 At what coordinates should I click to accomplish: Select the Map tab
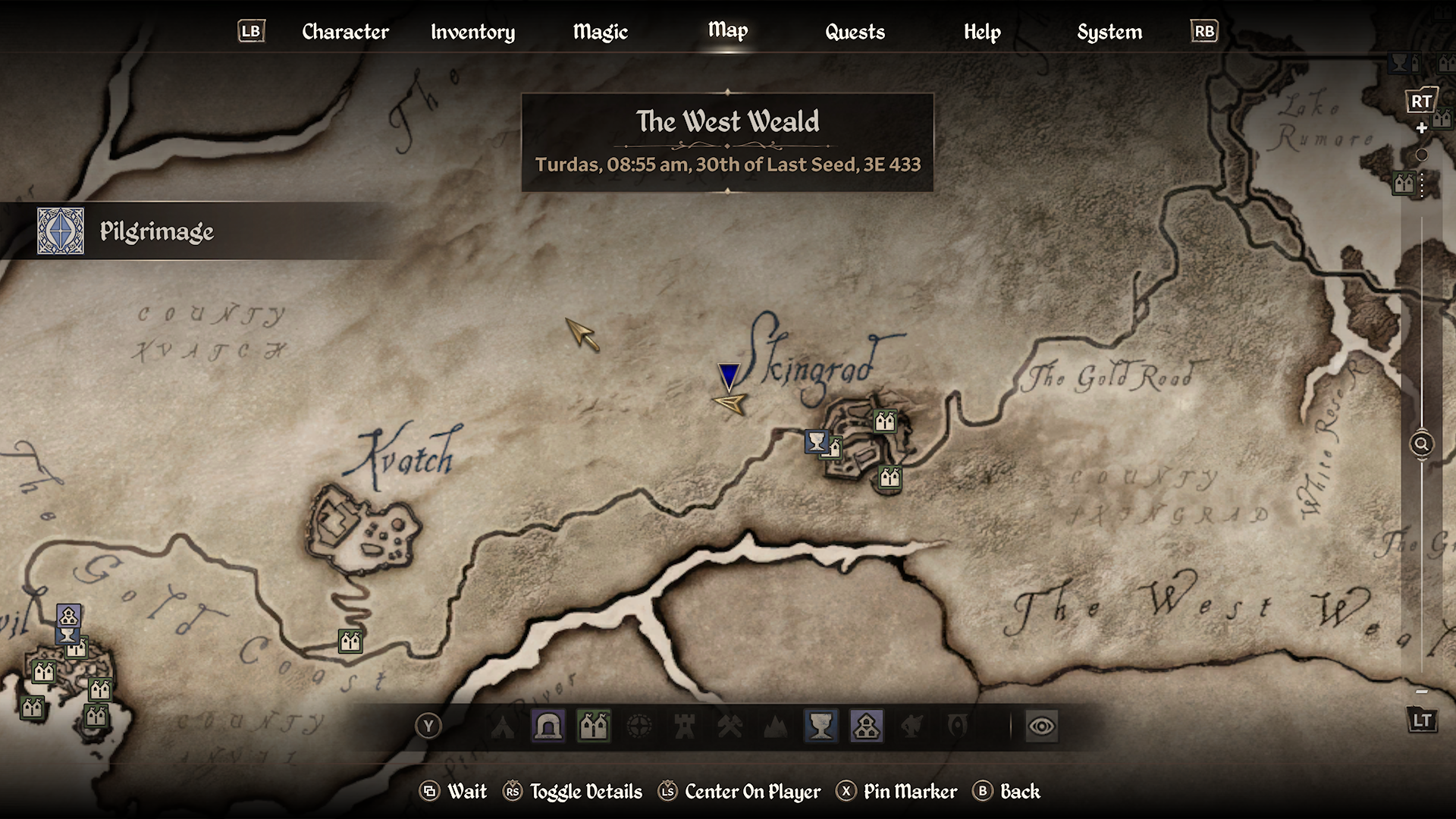tap(727, 30)
